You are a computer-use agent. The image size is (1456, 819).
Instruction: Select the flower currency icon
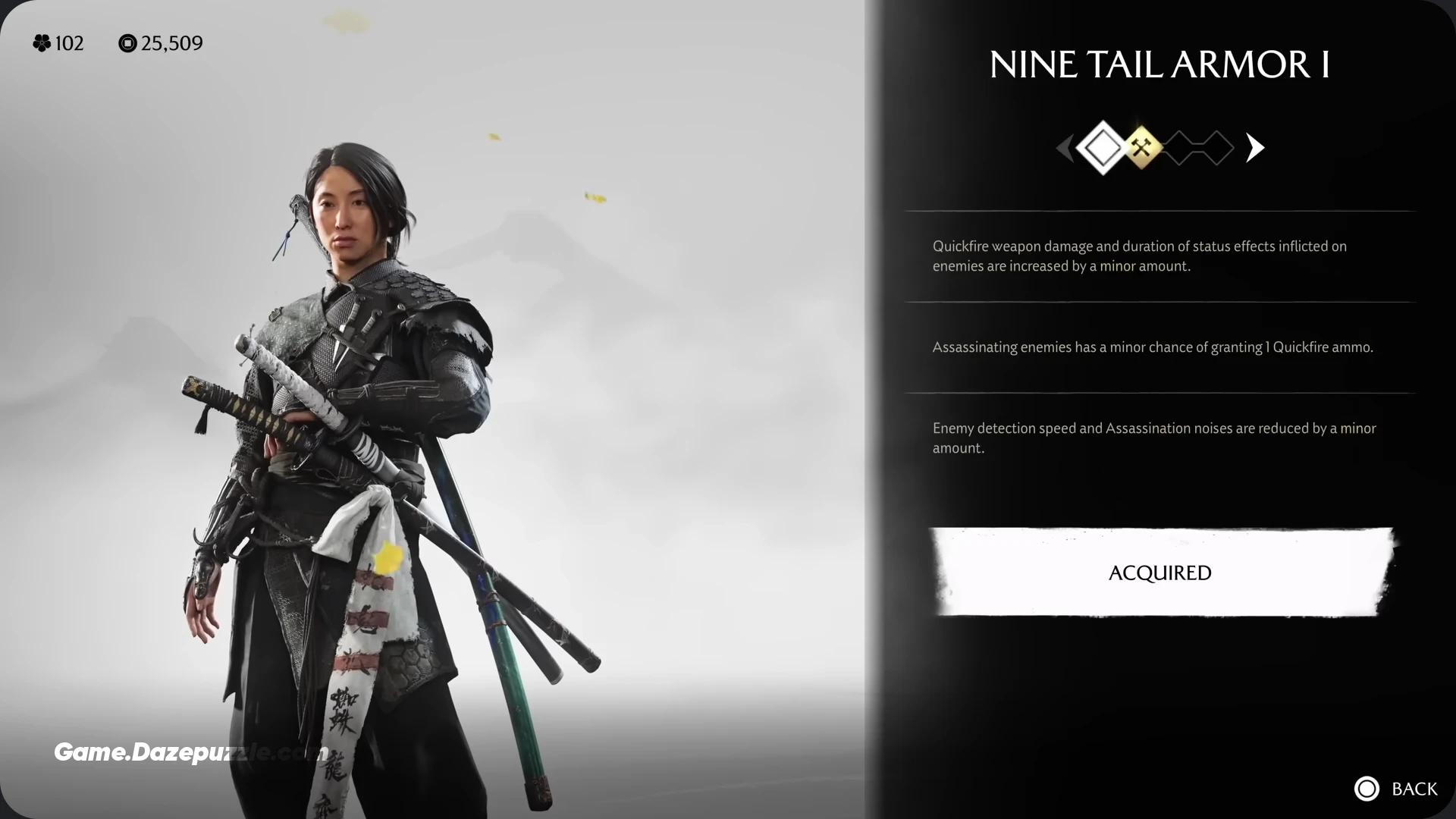43,43
